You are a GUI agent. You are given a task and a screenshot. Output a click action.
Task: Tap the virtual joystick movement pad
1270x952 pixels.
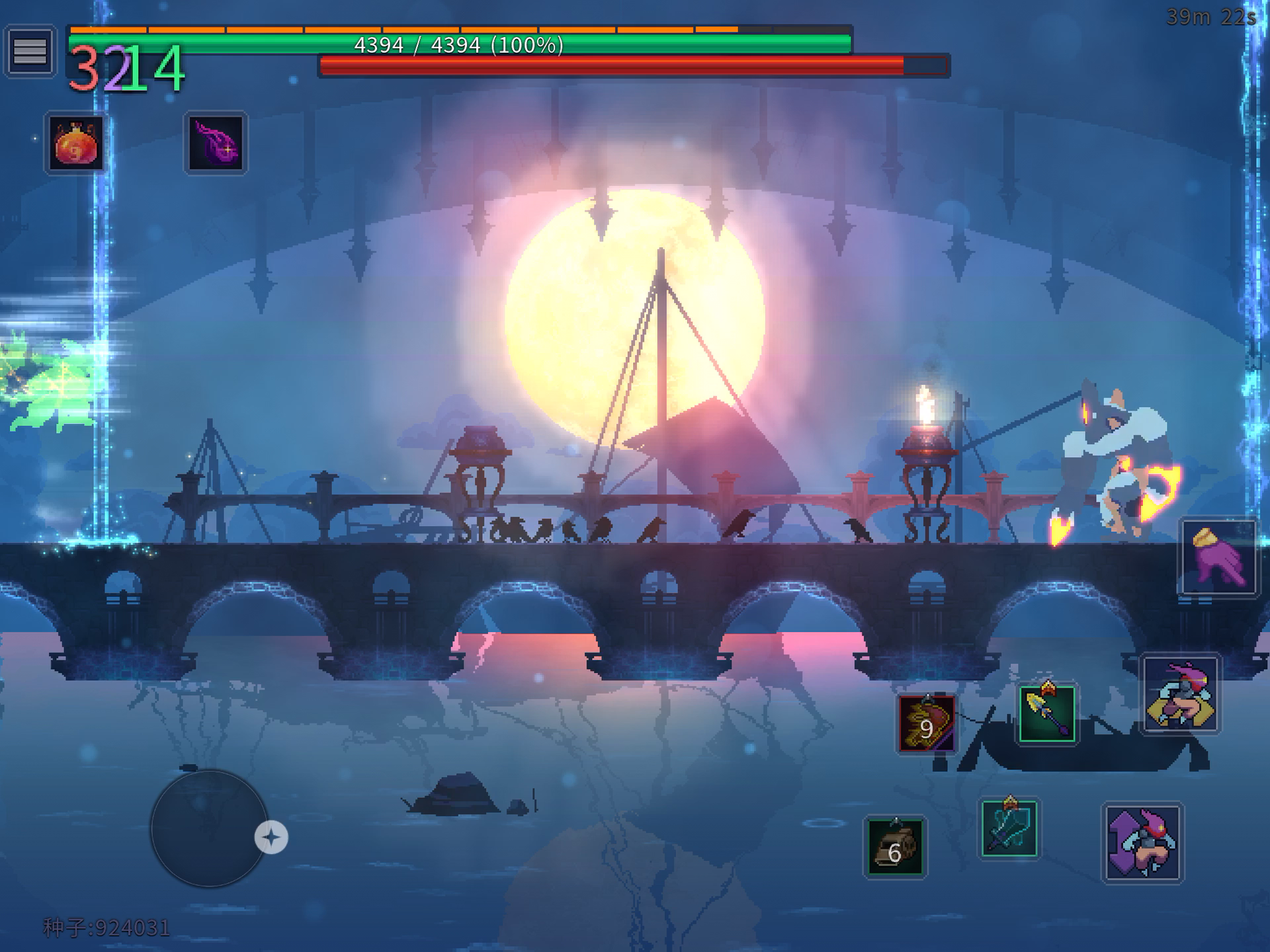209,828
